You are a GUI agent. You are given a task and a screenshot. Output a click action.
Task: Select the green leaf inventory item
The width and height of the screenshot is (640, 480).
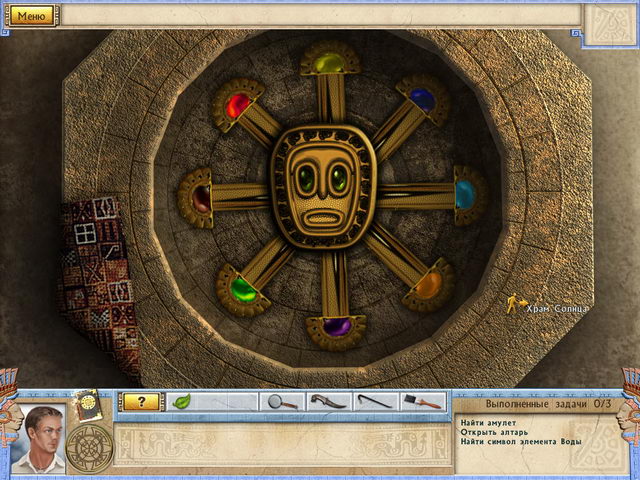183,402
